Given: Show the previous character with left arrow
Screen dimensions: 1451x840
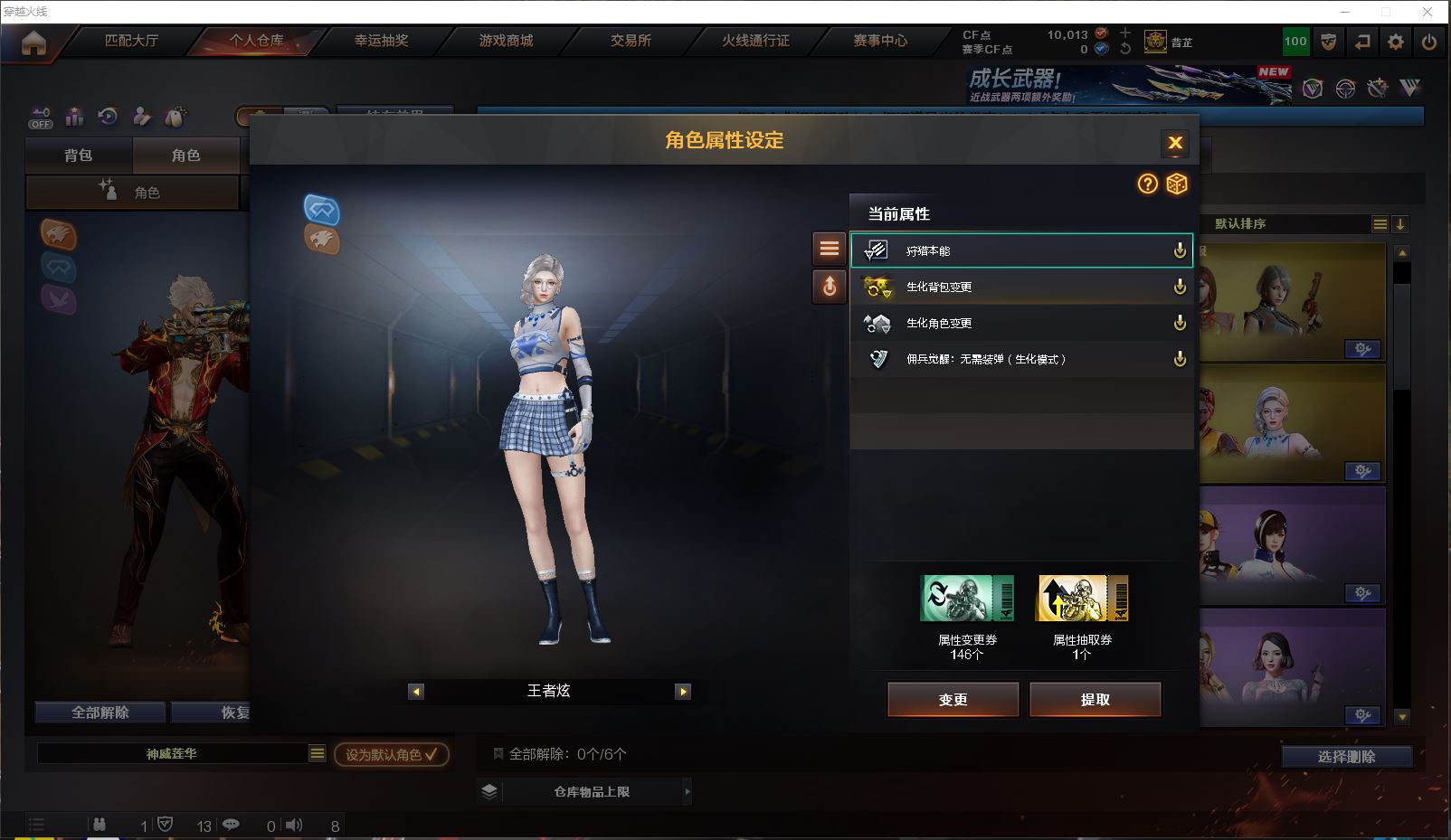Looking at the screenshot, I should point(416,692).
